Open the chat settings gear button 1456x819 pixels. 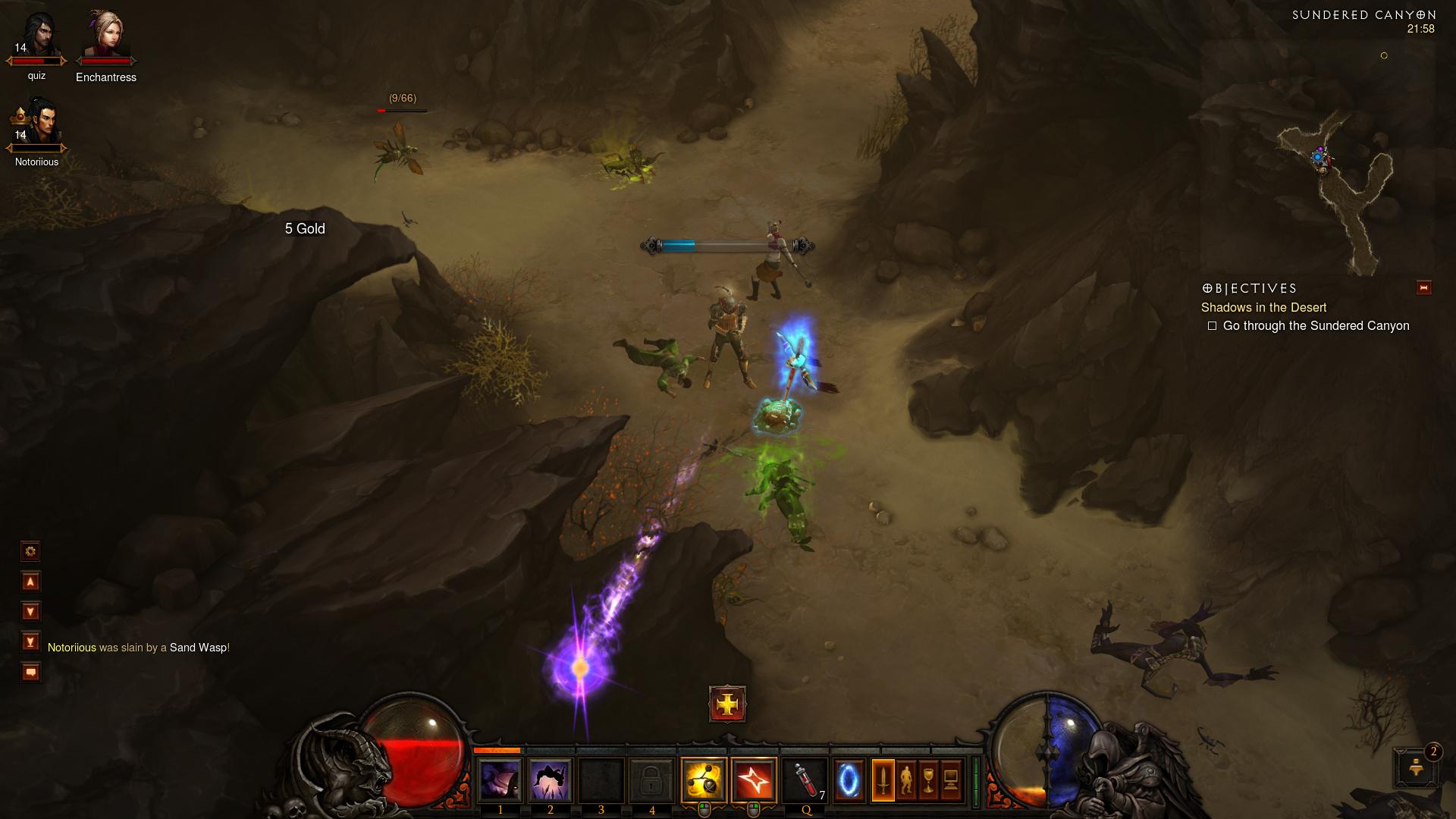coord(30,551)
